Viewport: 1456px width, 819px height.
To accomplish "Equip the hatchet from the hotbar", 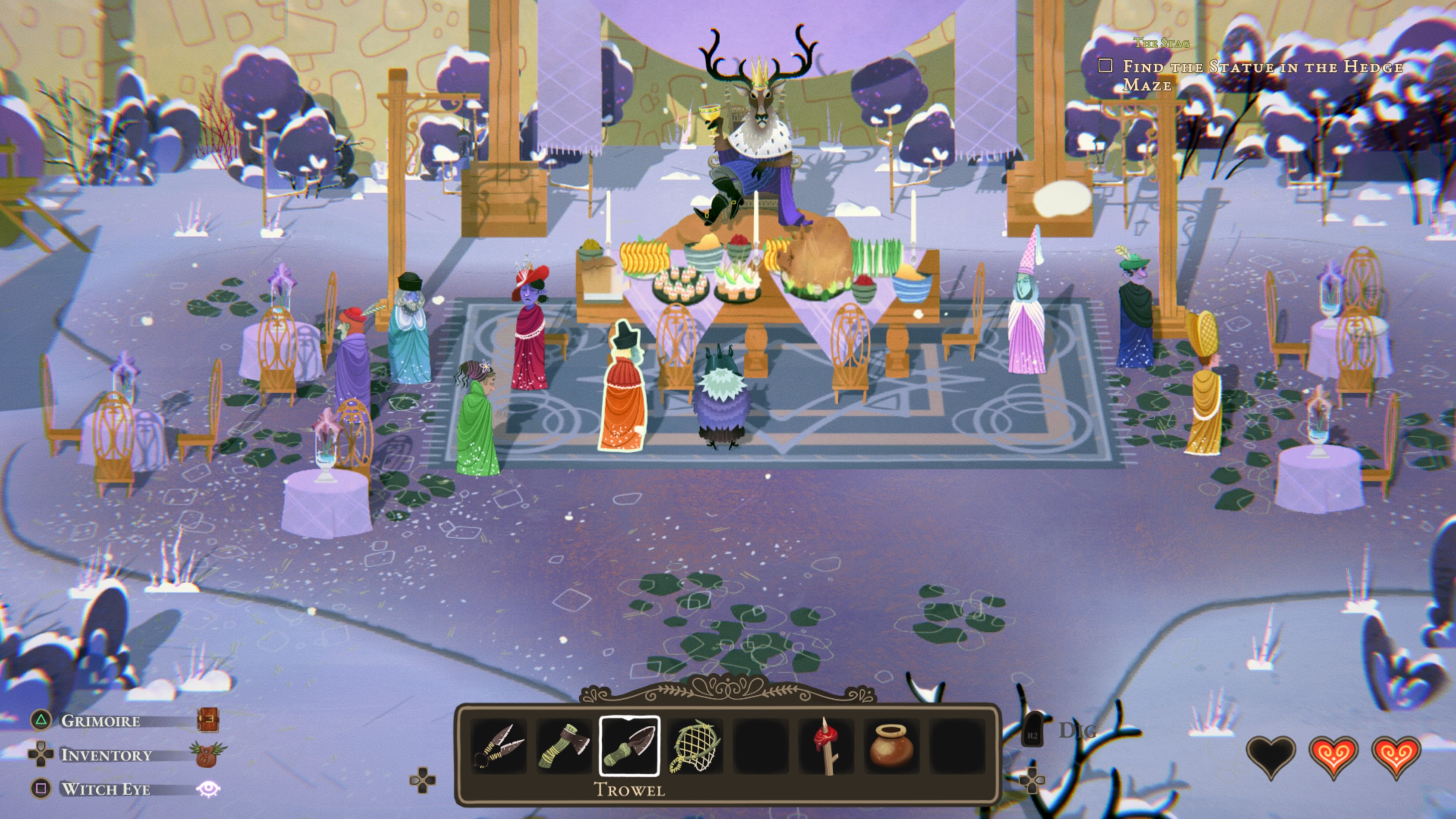I will point(563,746).
